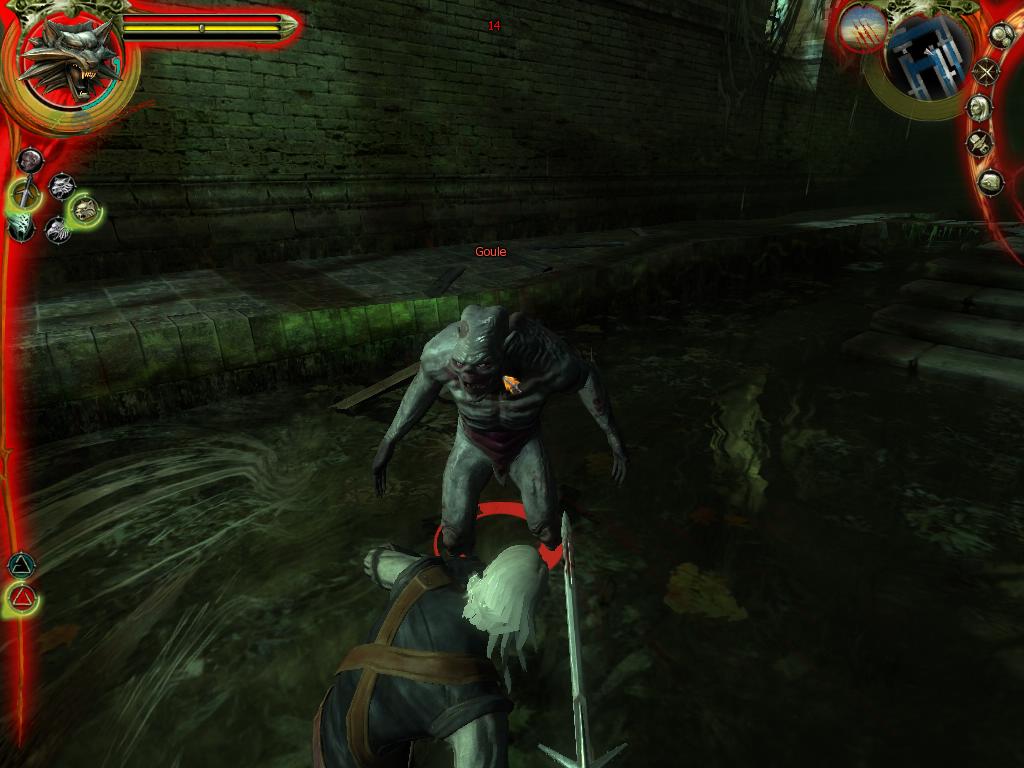Switch to the glowing cat head fast style
1024x768 pixels.
(x=86, y=209)
